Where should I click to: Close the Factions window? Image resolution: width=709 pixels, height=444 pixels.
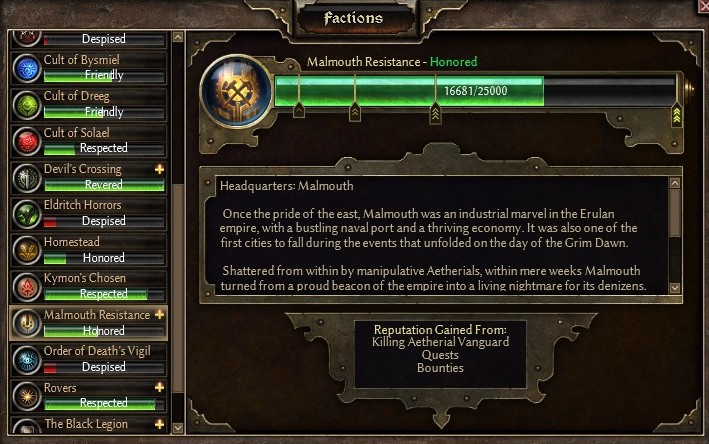tap(701, 6)
